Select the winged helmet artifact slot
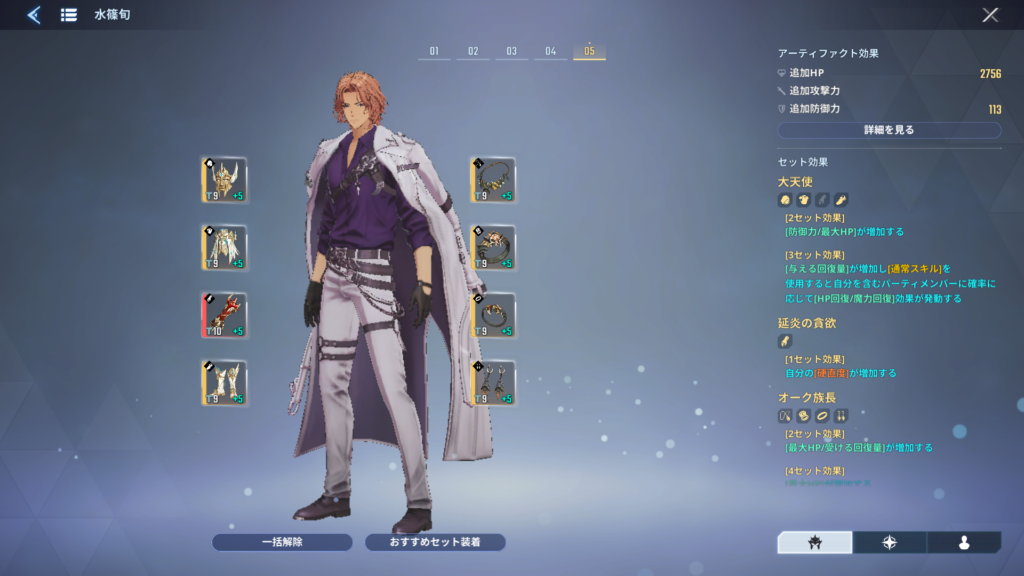This screenshot has width=1024, height=576. pyautogui.click(x=224, y=180)
